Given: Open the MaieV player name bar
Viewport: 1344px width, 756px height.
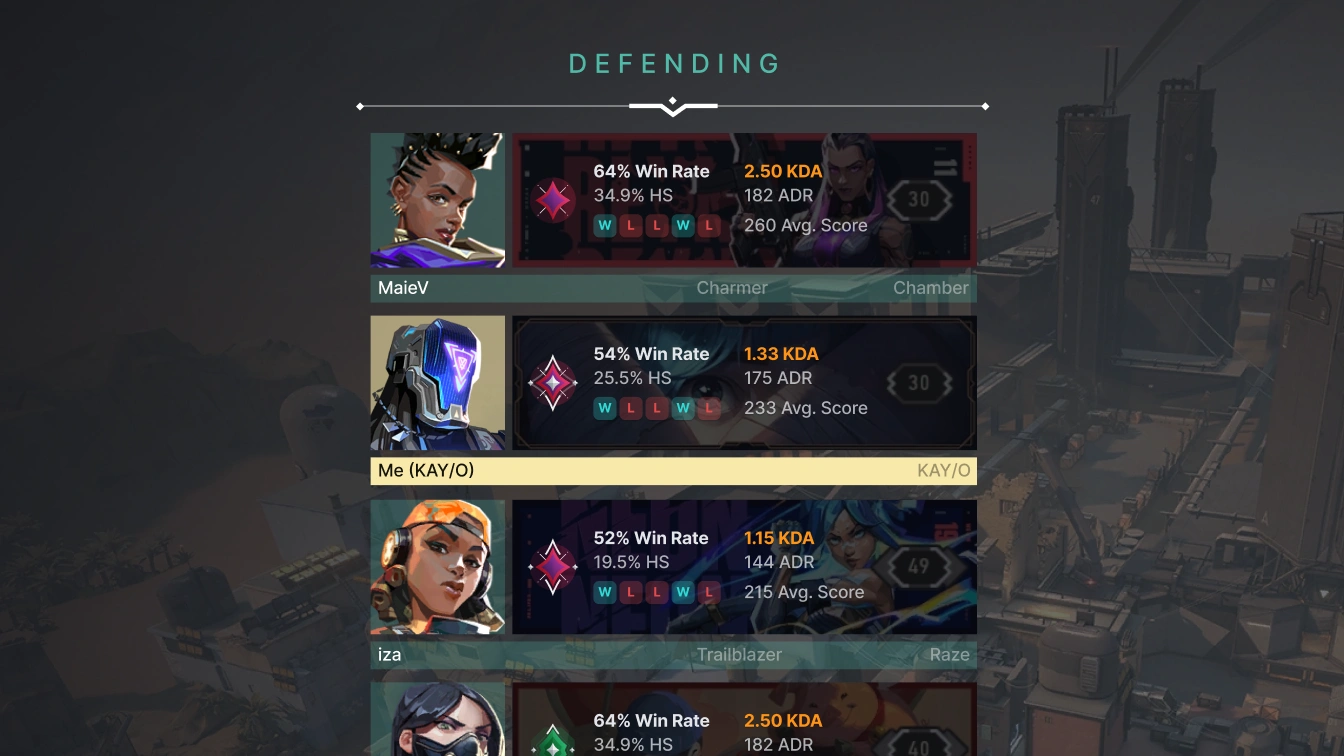Looking at the screenshot, I should pyautogui.click(x=673, y=288).
